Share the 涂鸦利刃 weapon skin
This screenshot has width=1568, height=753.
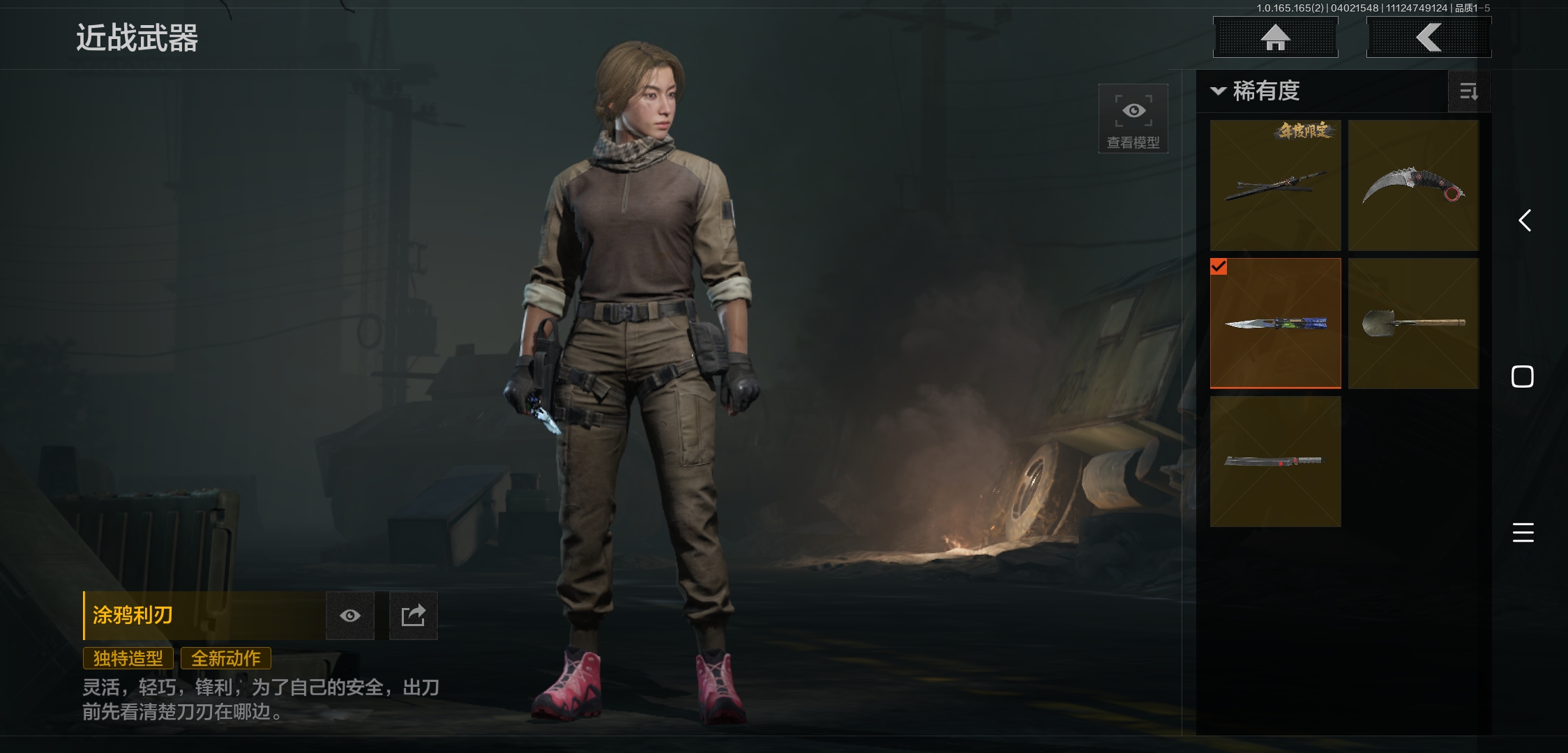tap(413, 616)
